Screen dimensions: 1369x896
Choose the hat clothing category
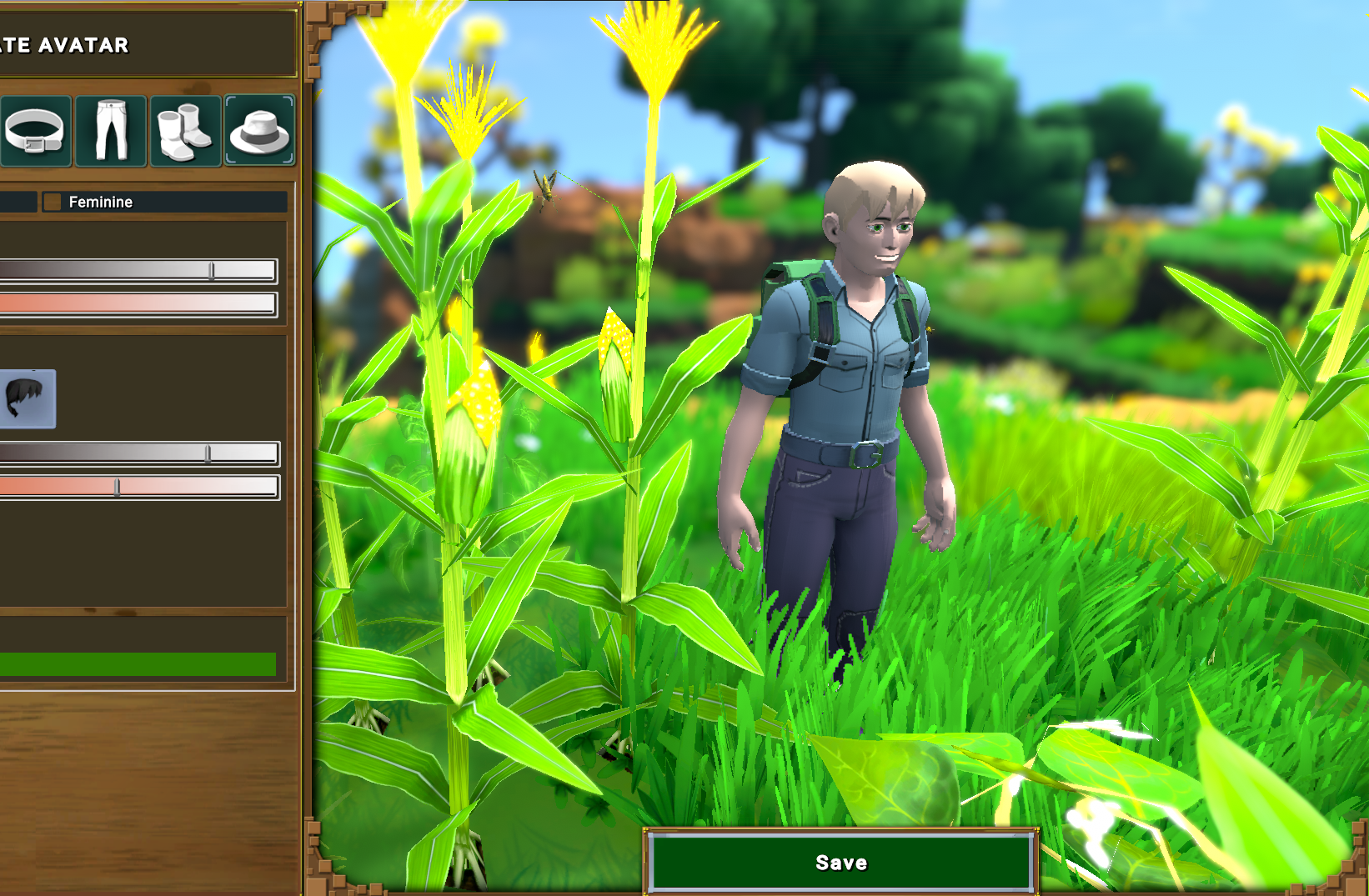(259, 132)
